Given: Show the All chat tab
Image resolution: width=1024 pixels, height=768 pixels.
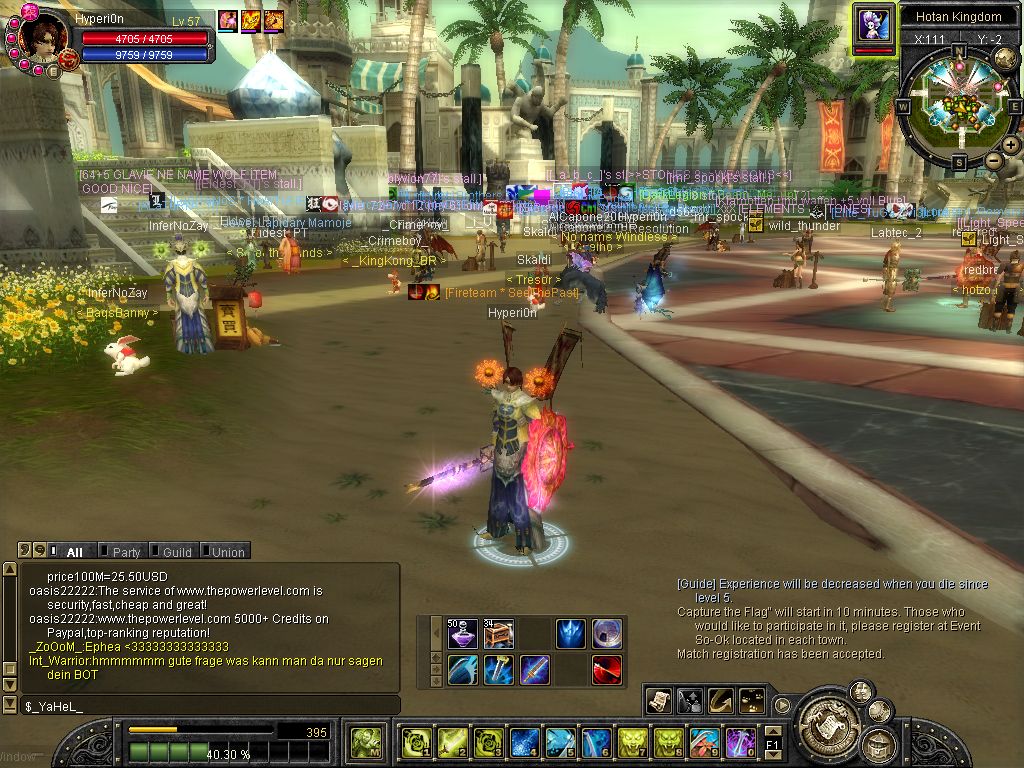Looking at the screenshot, I should point(69,551).
